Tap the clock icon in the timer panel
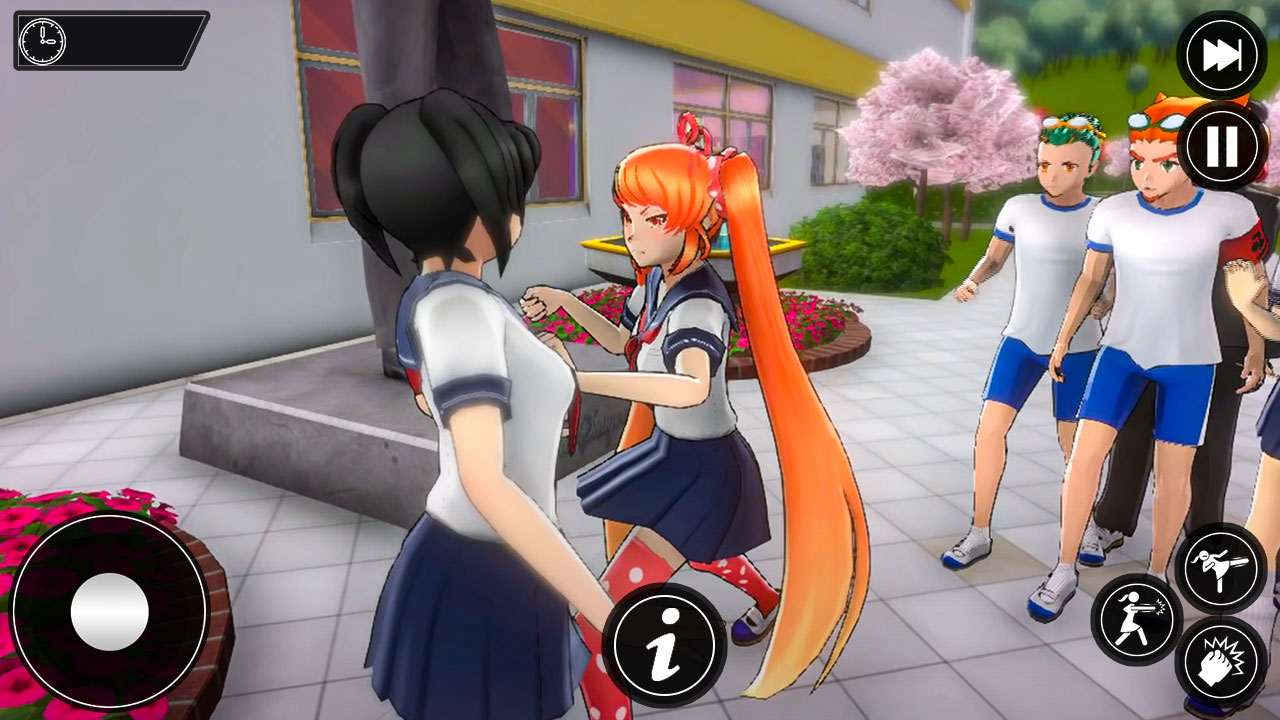 coord(40,43)
